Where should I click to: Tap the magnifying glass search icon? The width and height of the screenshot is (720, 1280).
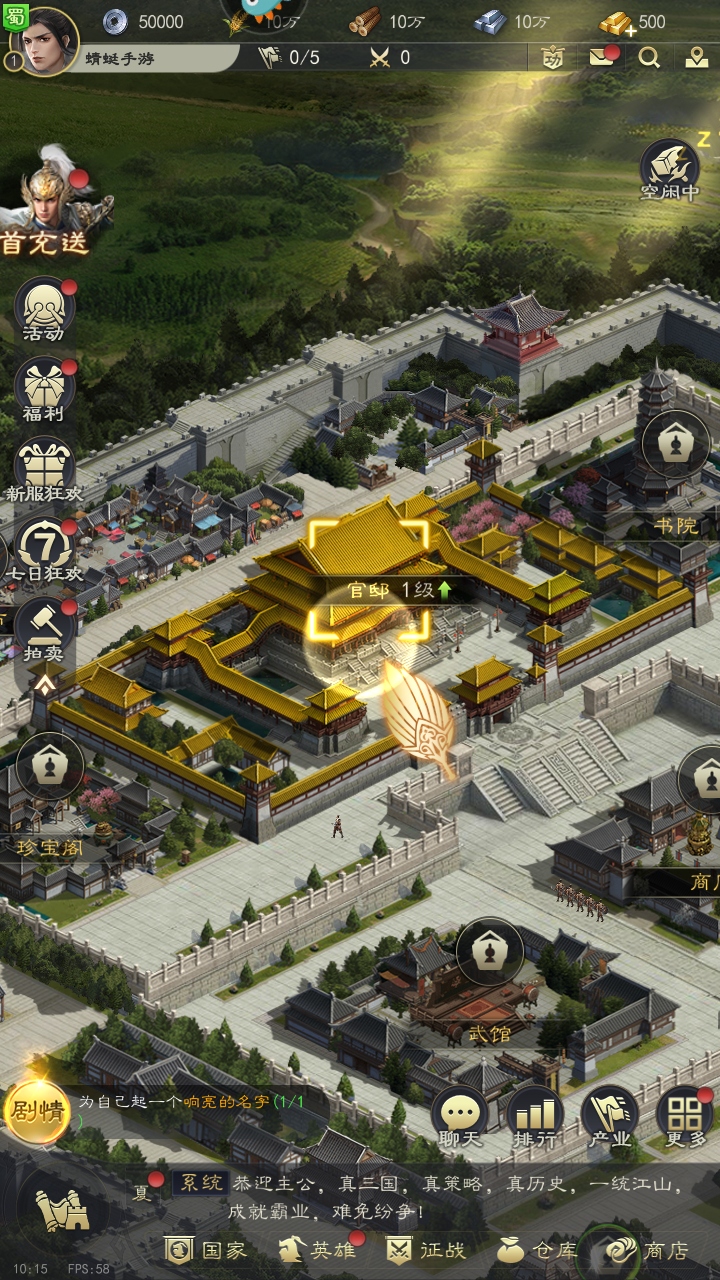(649, 57)
